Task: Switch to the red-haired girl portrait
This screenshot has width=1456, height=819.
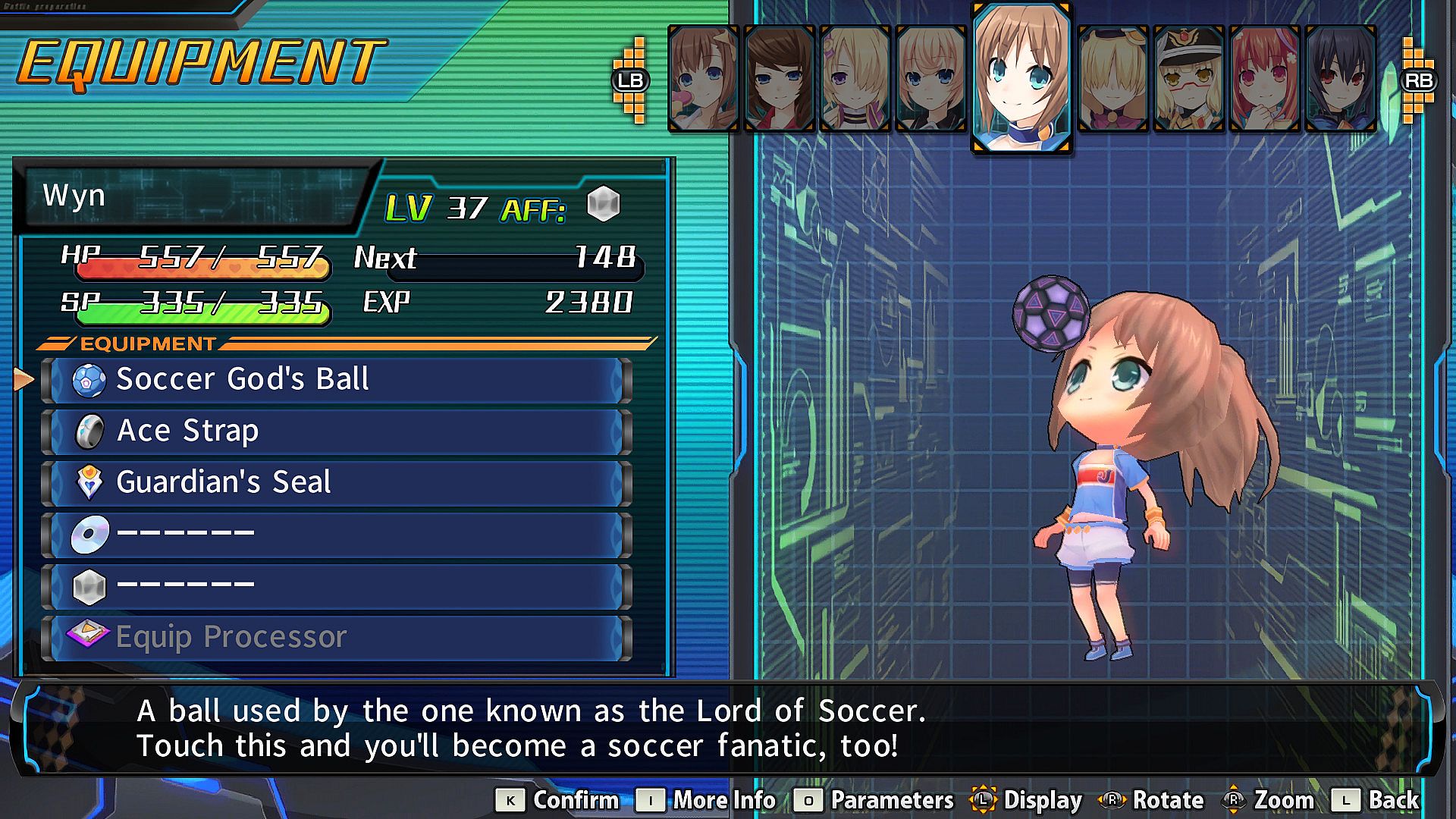Action: [1264, 79]
